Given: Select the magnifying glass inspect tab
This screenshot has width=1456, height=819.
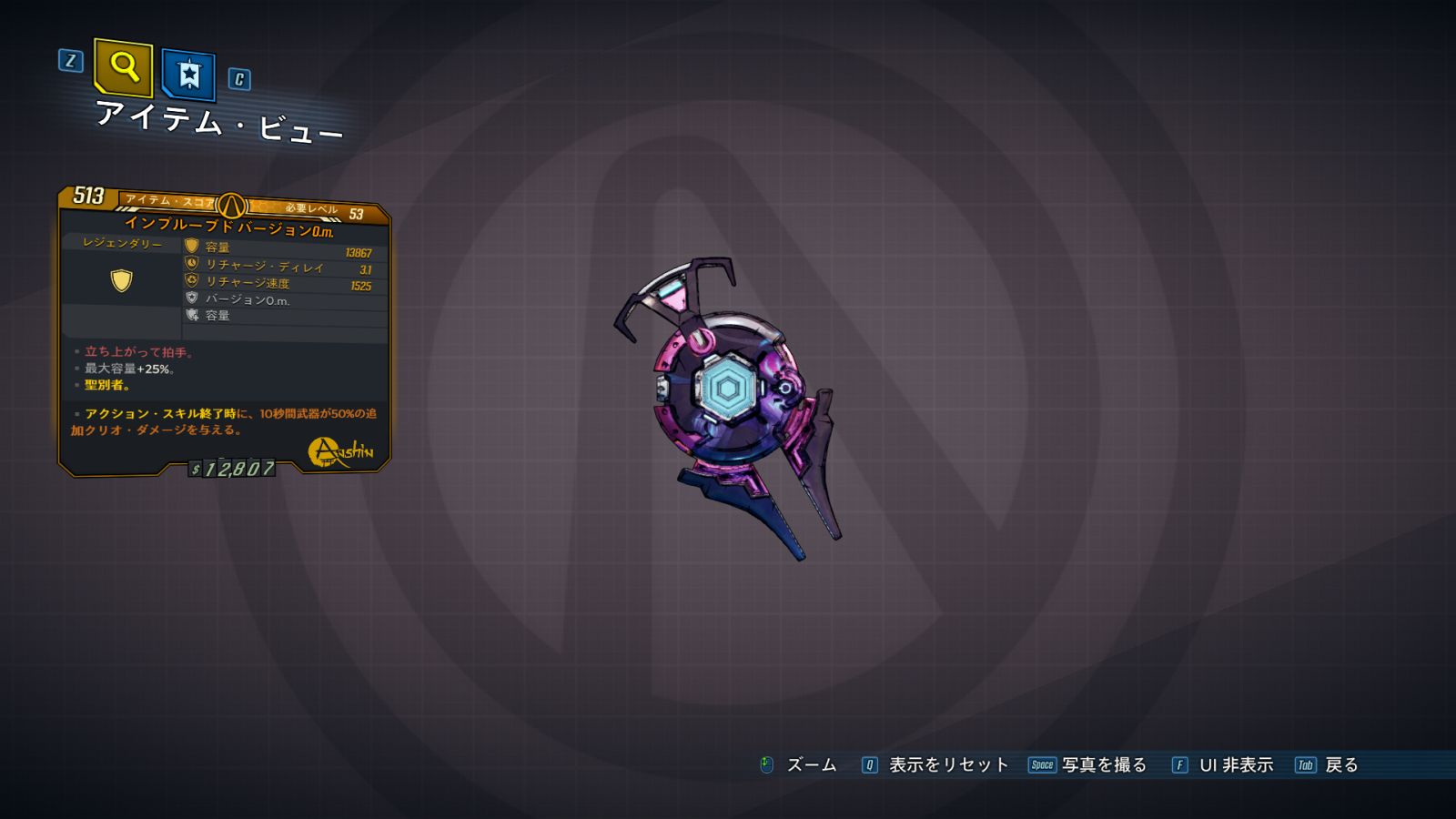Looking at the screenshot, I should point(123,67).
